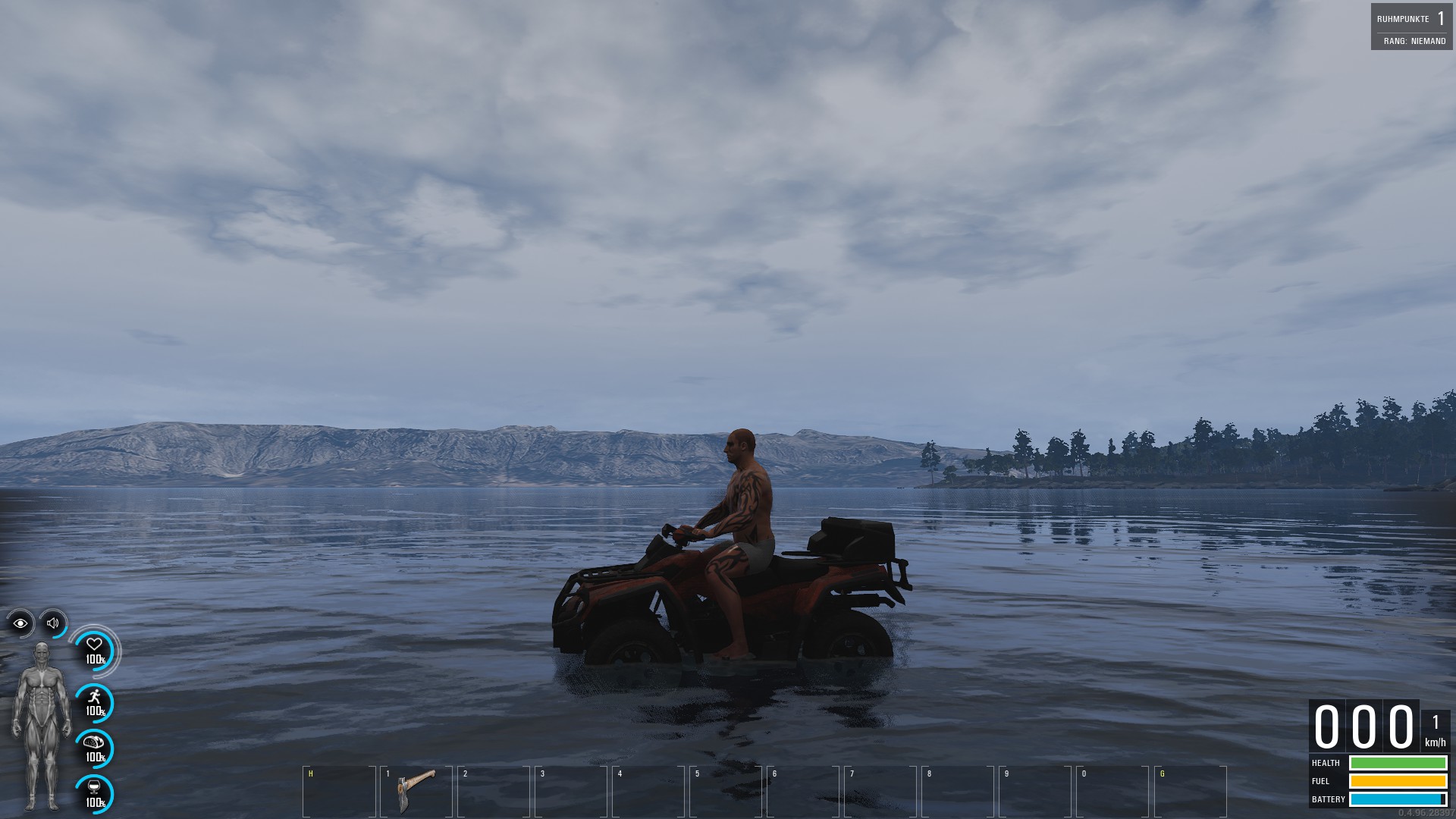The height and width of the screenshot is (819, 1456).
Task: Toggle the eye visibility icon
Action: 20,623
